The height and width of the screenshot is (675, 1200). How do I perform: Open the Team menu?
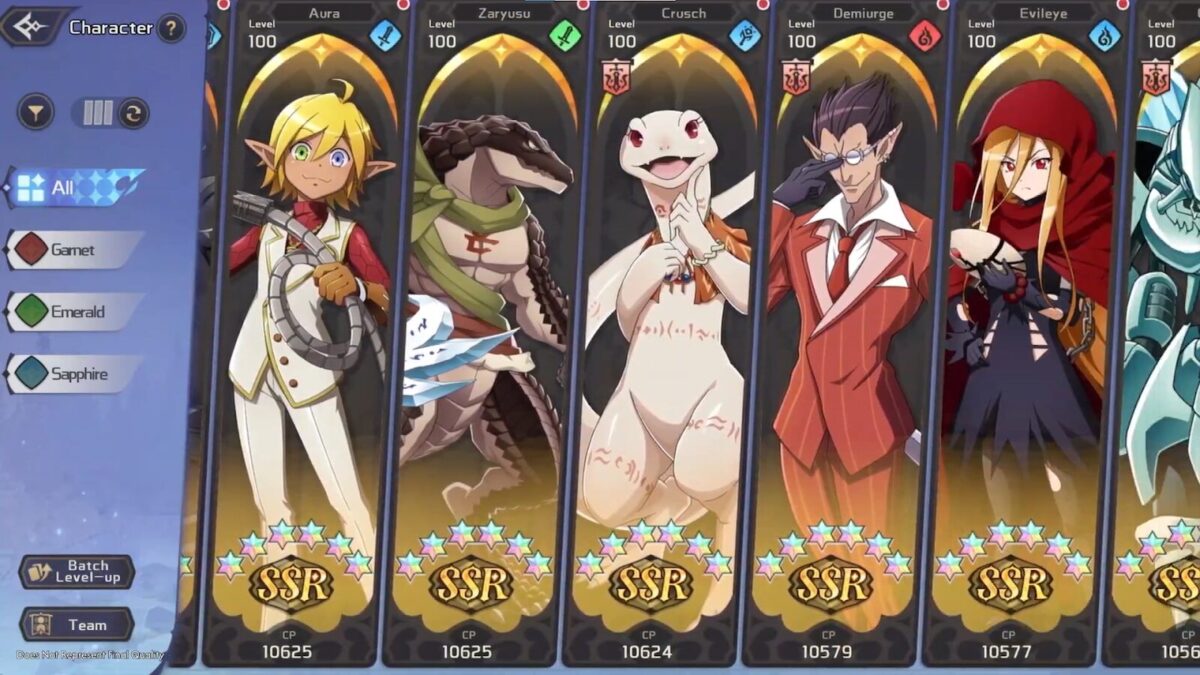click(76, 625)
